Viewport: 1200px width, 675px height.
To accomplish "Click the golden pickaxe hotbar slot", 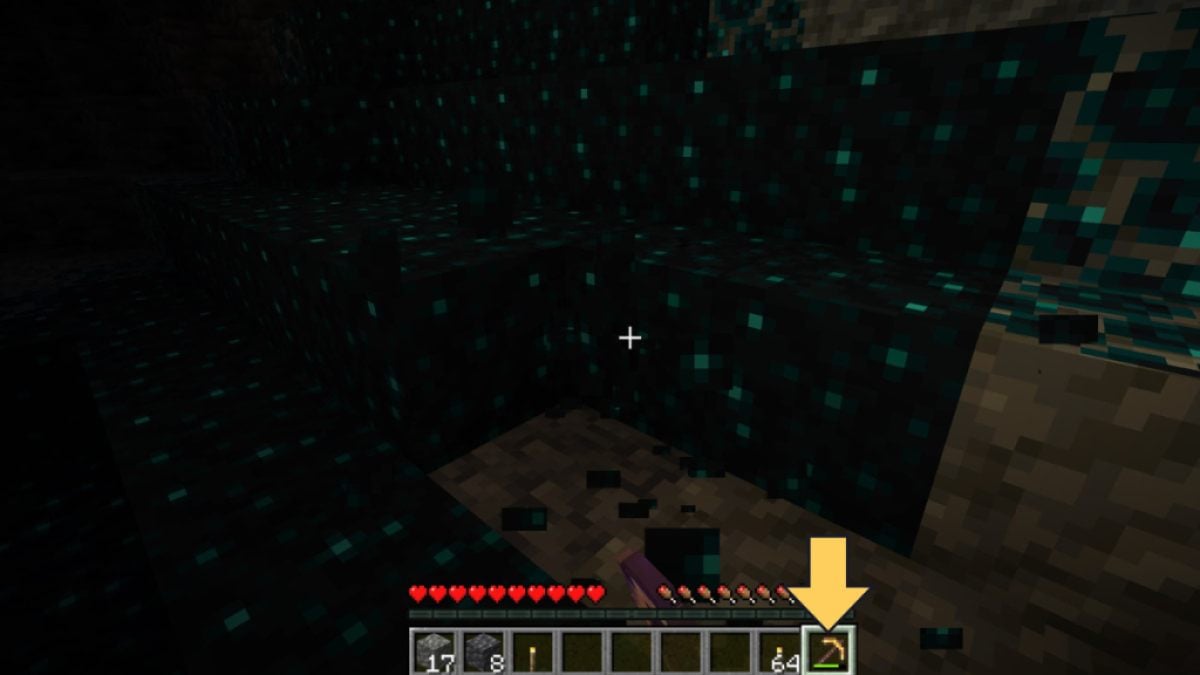I will (828, 652).
